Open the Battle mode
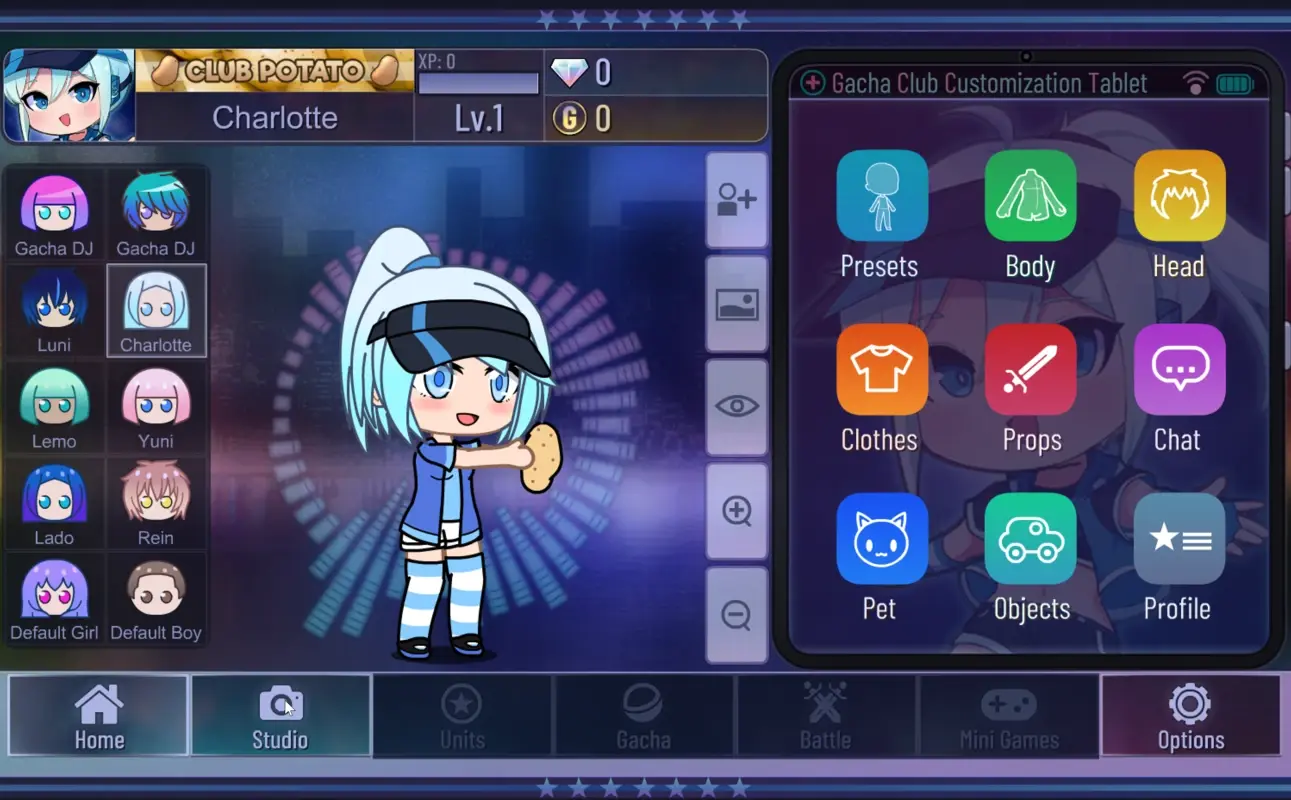Screen dimensions: 1291x800 827,715
